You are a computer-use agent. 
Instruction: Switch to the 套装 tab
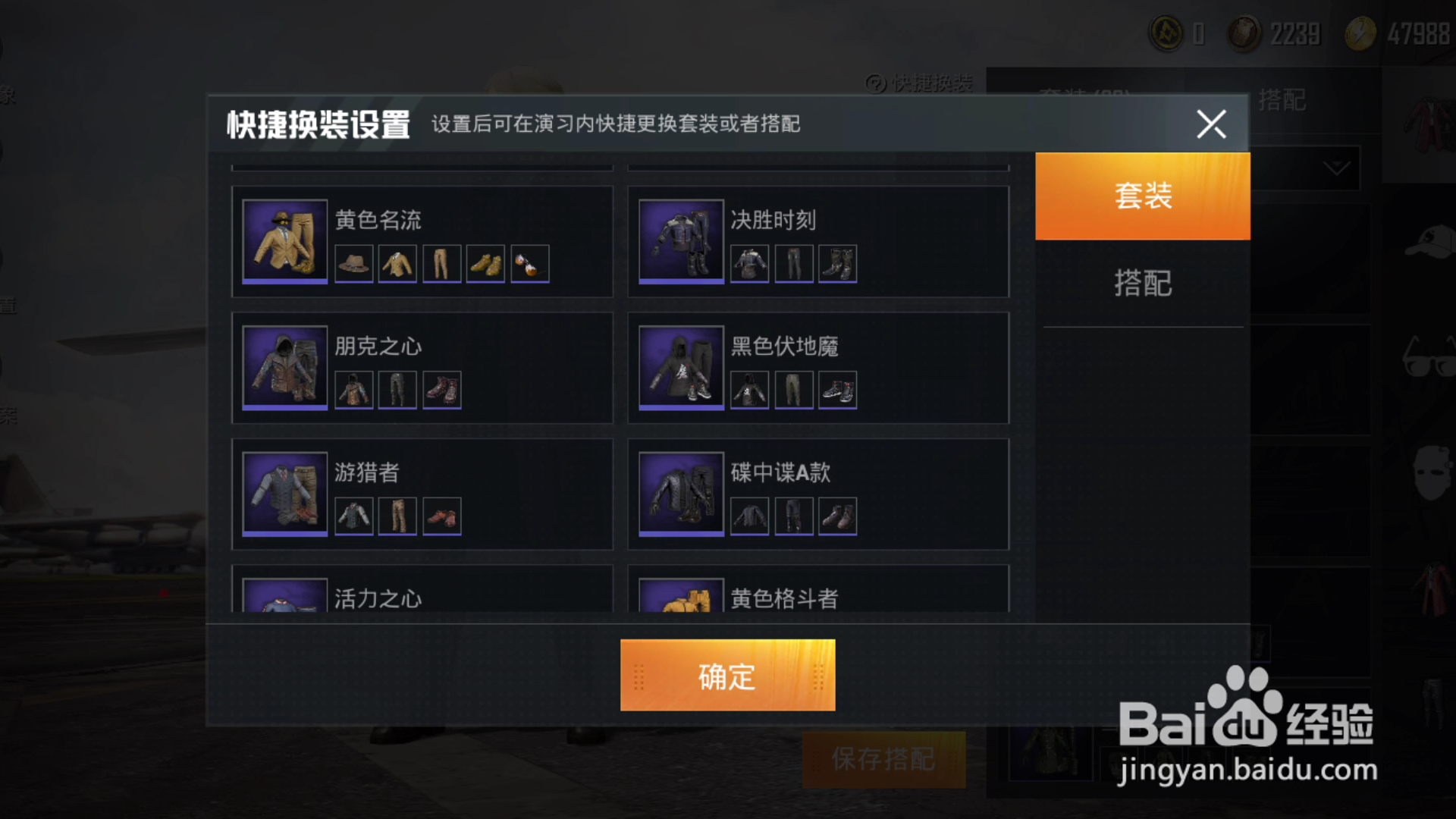[x=1144, y=195]
